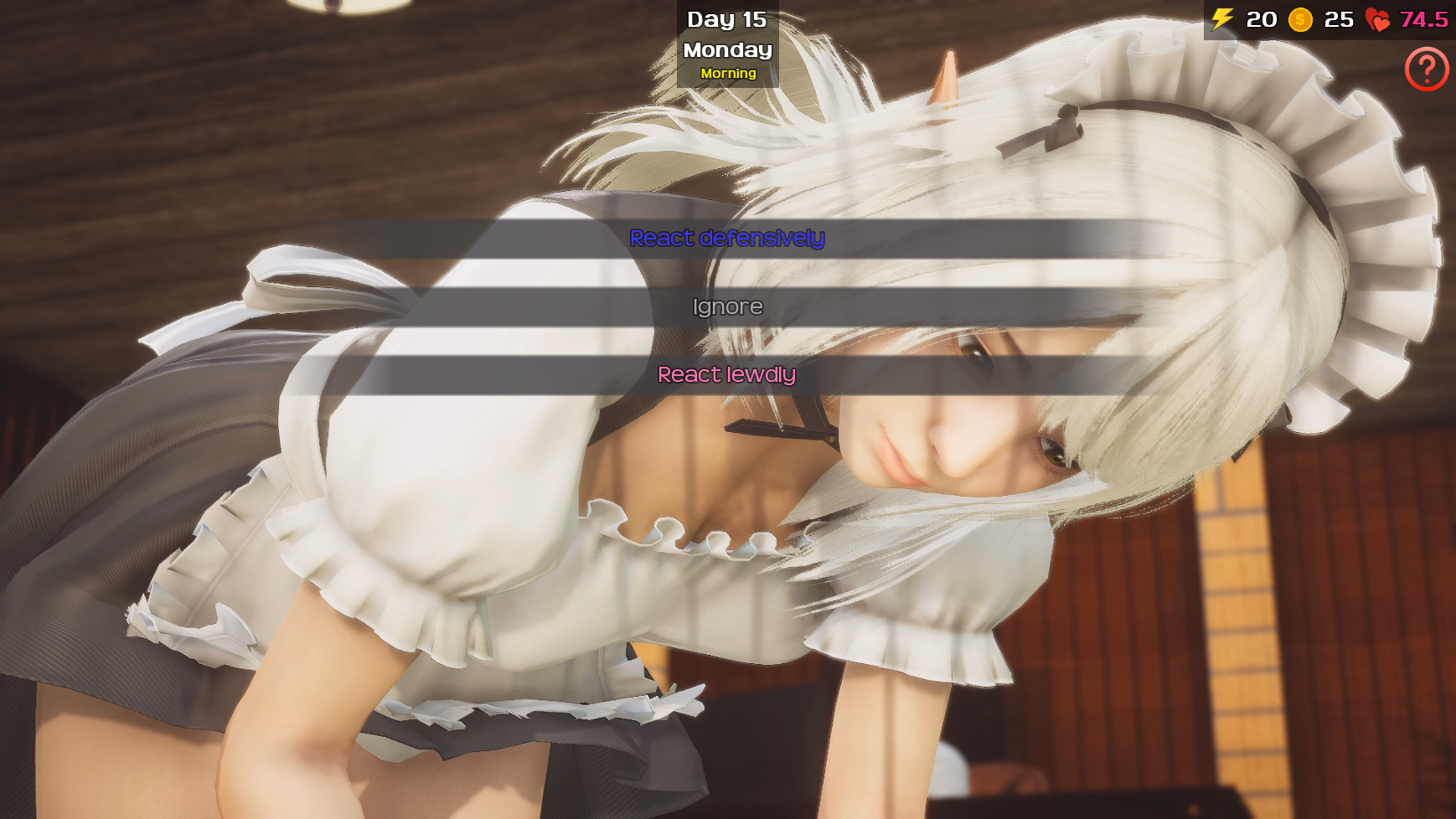
Task: Click the gold coin currency icon
Action: pyautogui.click(x=1301, y=18)
